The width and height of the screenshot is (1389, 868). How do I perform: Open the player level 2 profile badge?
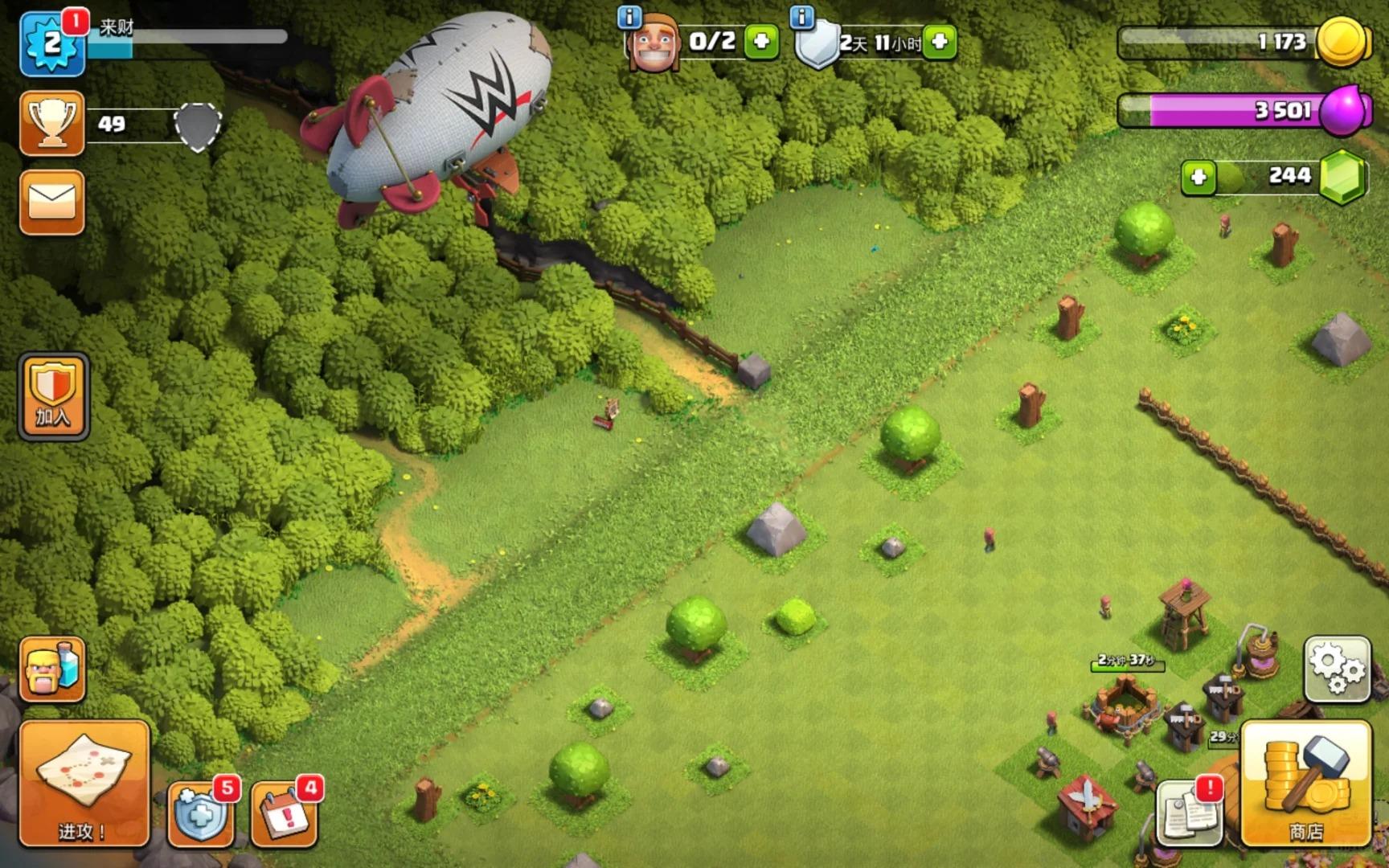(52, 44)
